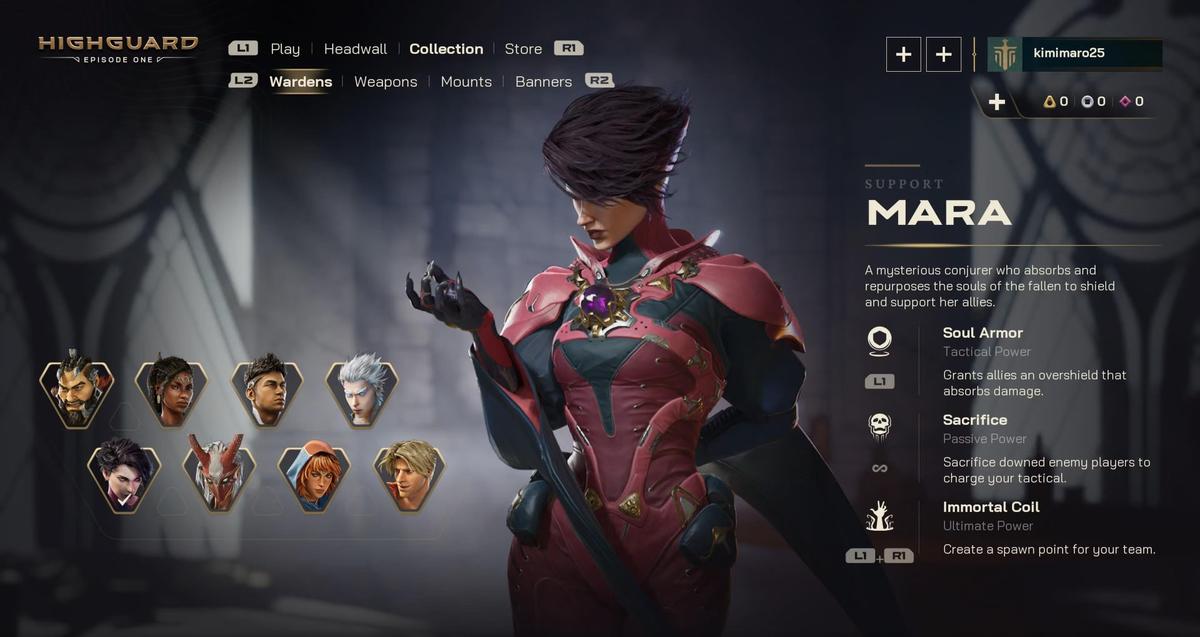Screen dimensions: 1200x637
Task: Select the braided-hair woman warden portrait
Action: click(x=171, y=392)
